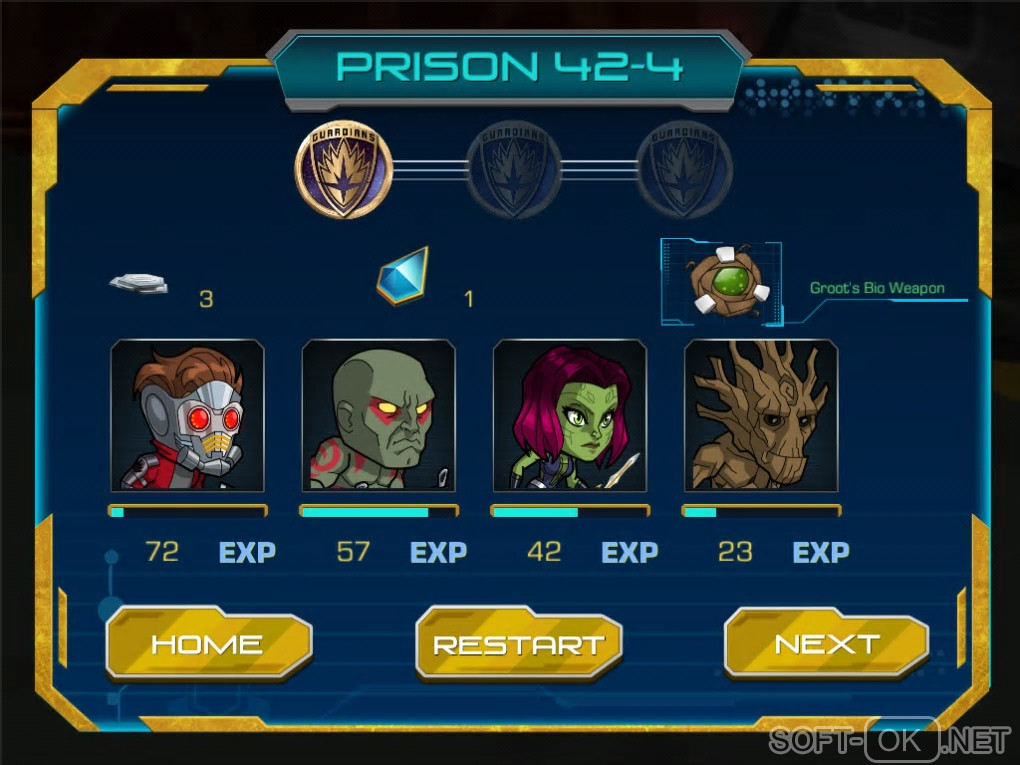1020x765 pixels.
Task: Pick Gamora's character portrait
Action: [570, 416]
